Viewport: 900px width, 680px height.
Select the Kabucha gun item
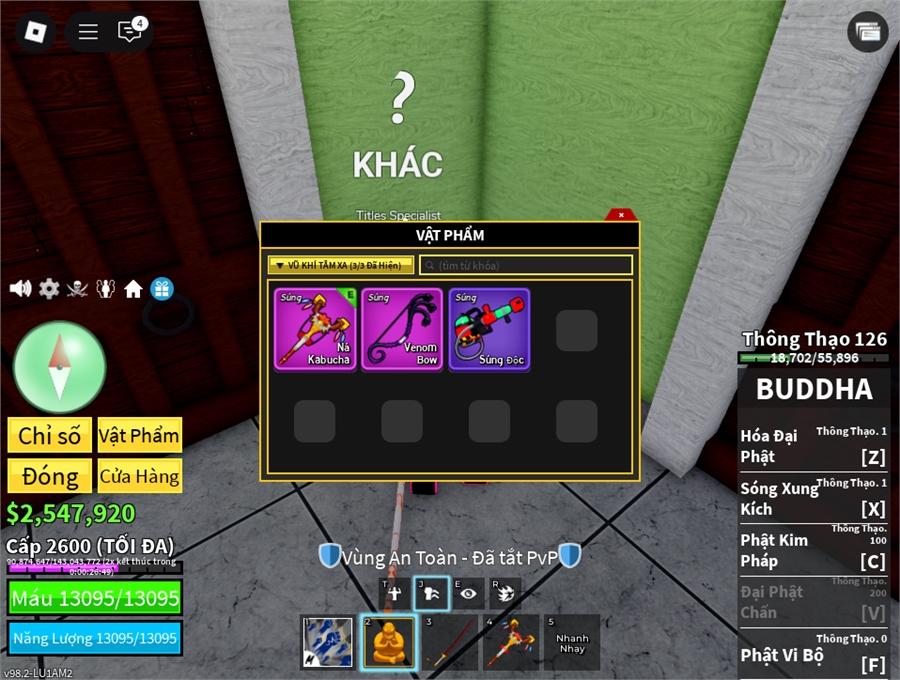[x=314, y=329]
